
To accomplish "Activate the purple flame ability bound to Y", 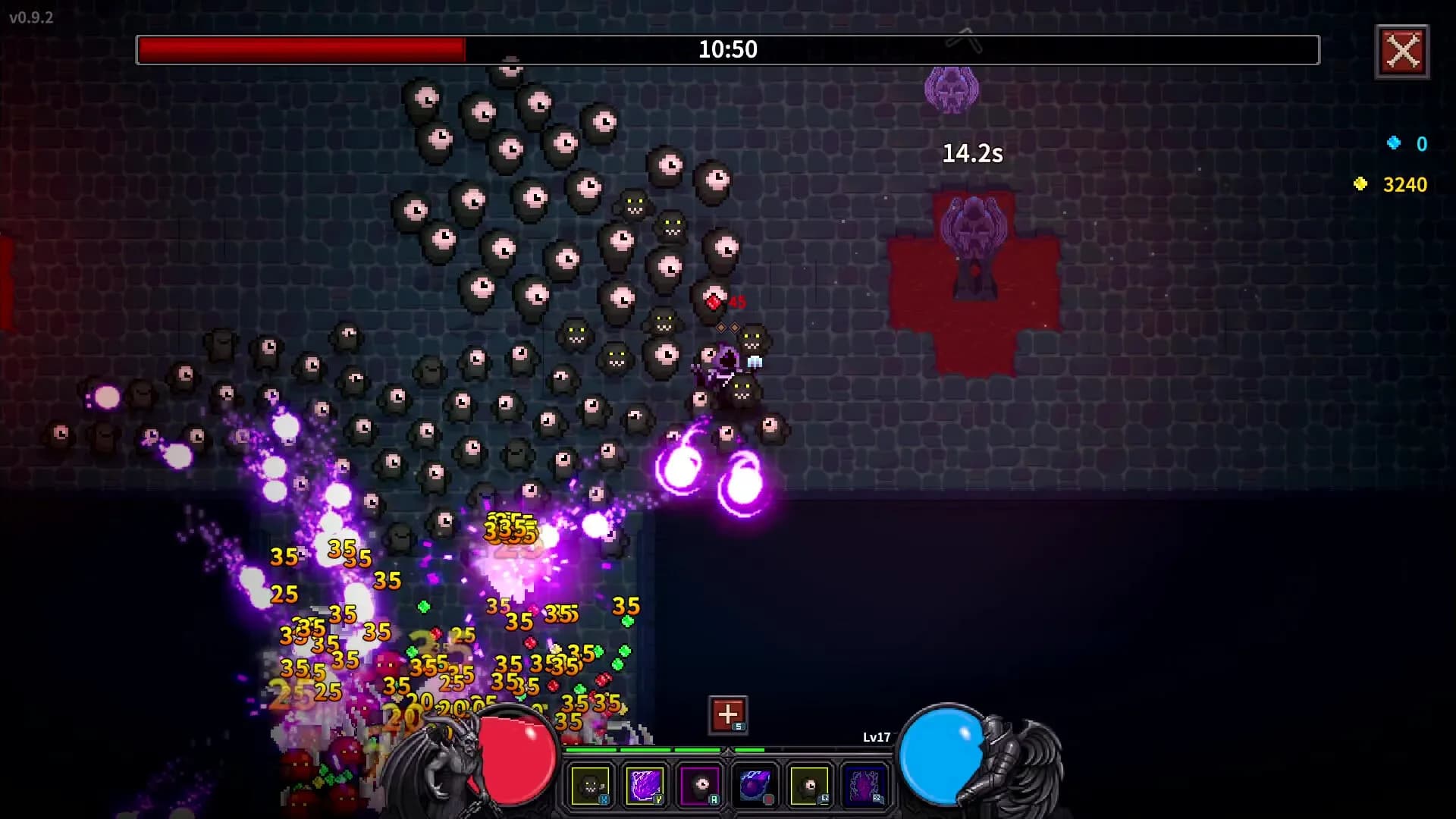I will 645,785.
